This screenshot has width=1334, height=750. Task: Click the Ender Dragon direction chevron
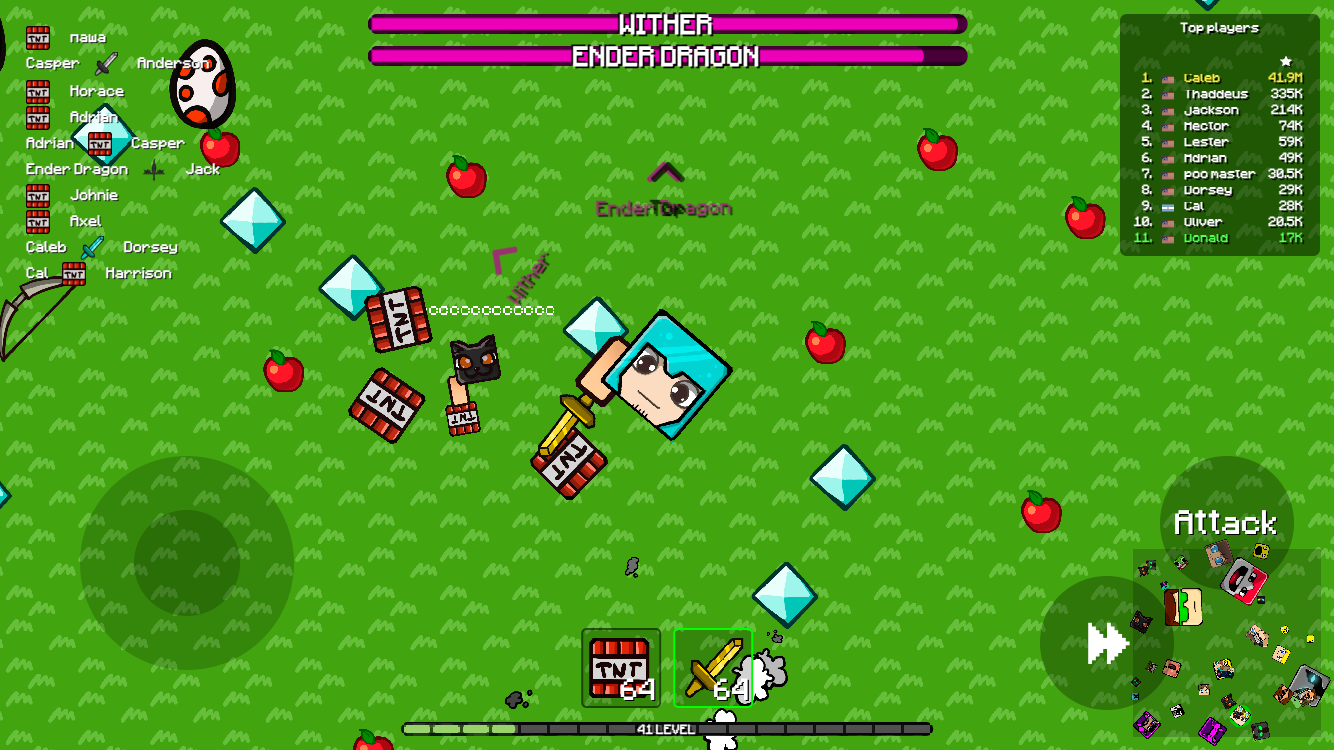point(664,170)
